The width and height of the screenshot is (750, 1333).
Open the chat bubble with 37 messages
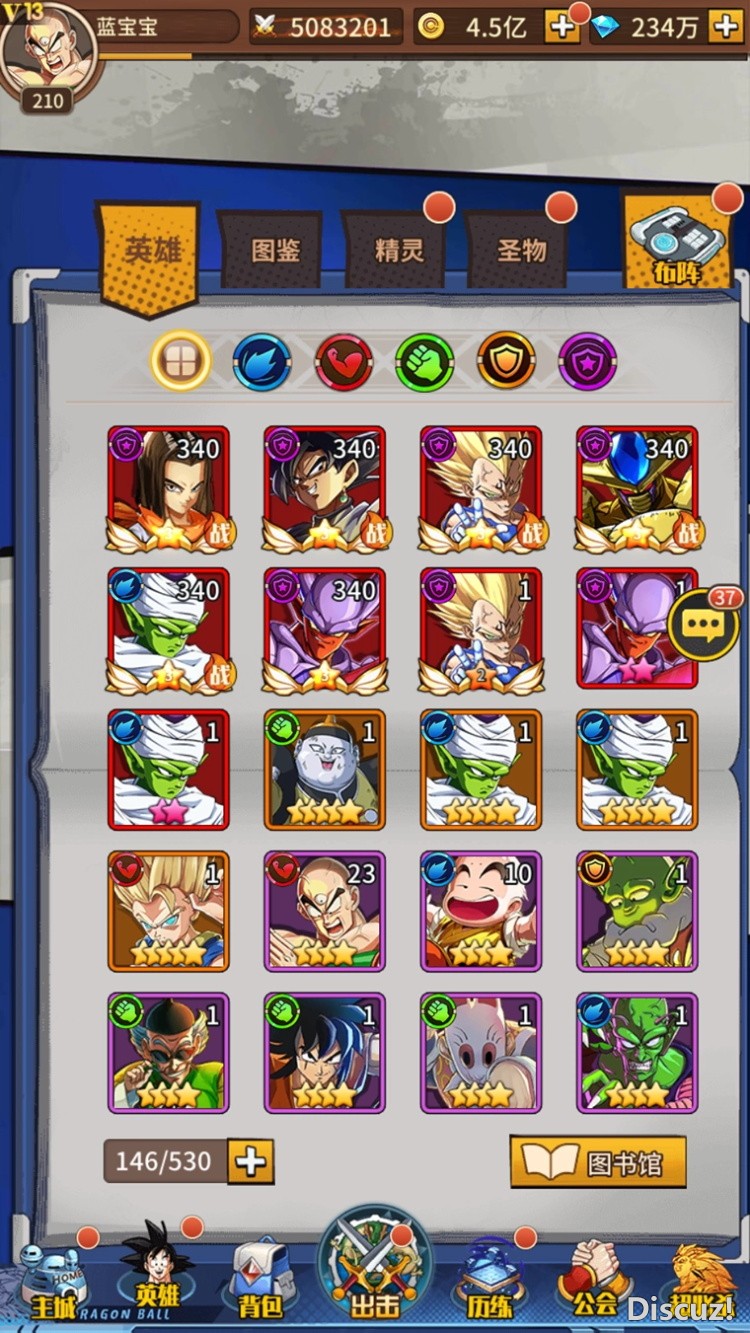(705, 626)
